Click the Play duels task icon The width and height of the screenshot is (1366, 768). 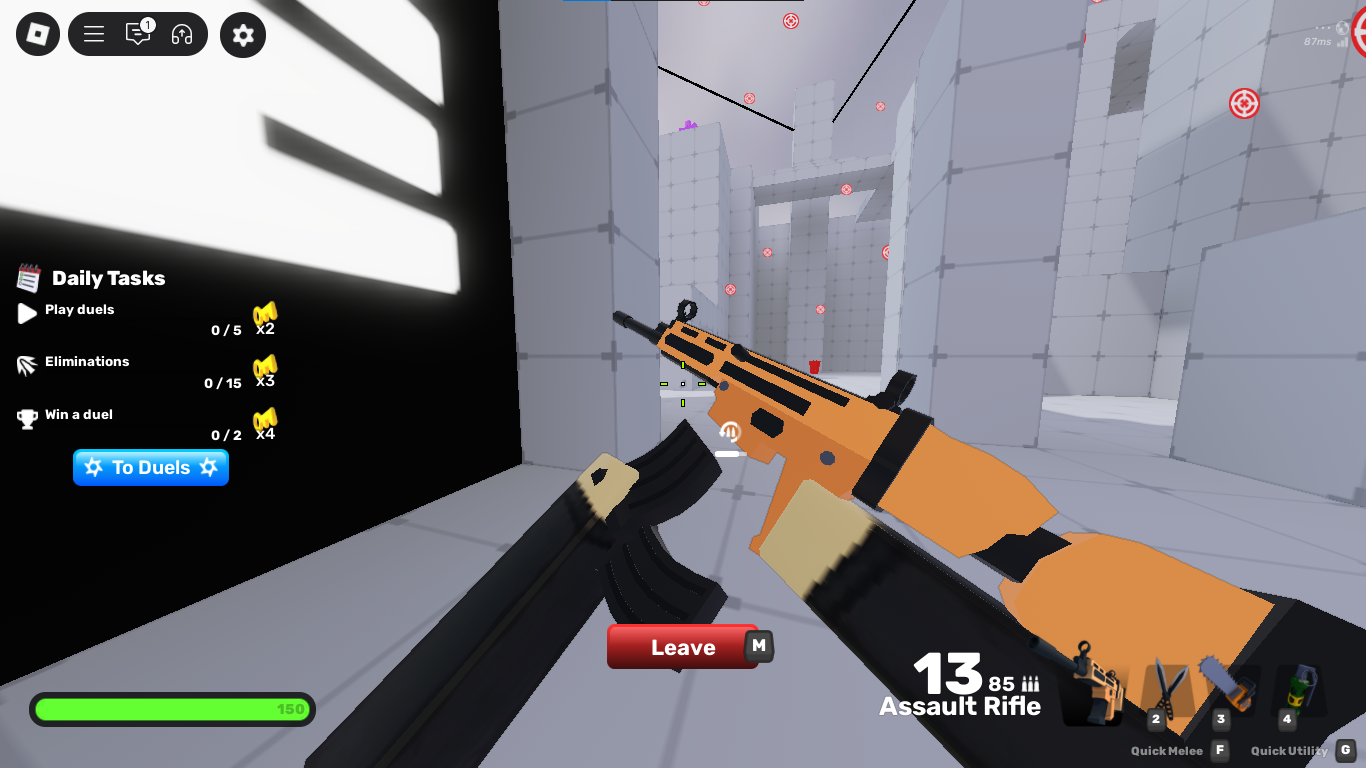[x=25, y=313]
